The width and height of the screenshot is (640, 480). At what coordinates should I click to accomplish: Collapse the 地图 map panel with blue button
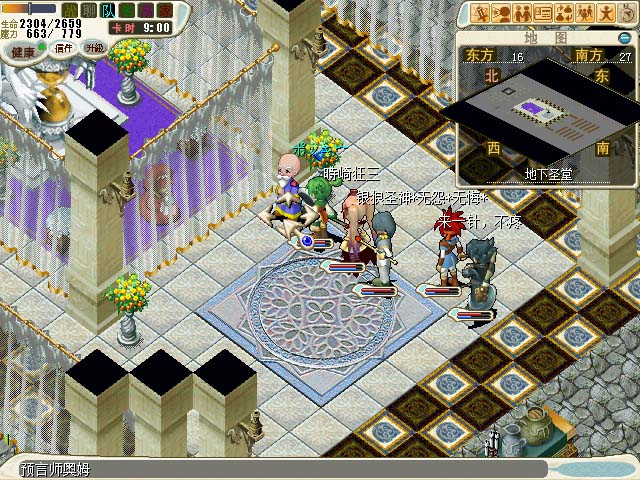[625, 38]
